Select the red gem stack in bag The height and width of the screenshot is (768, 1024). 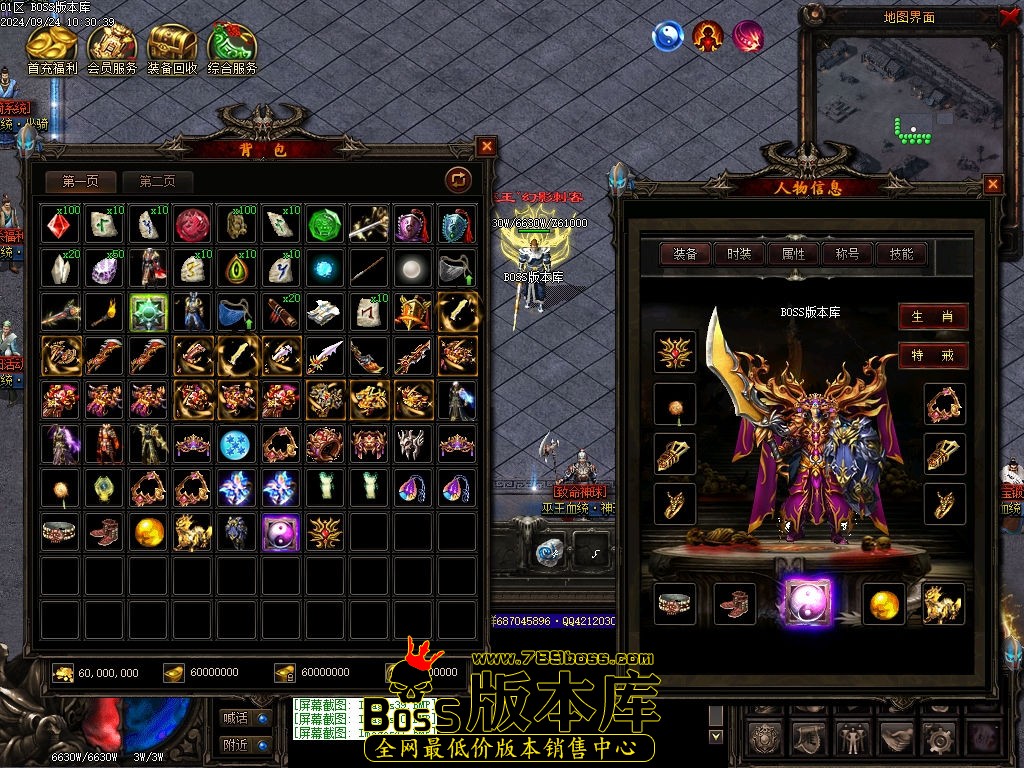tap(61, 225)
